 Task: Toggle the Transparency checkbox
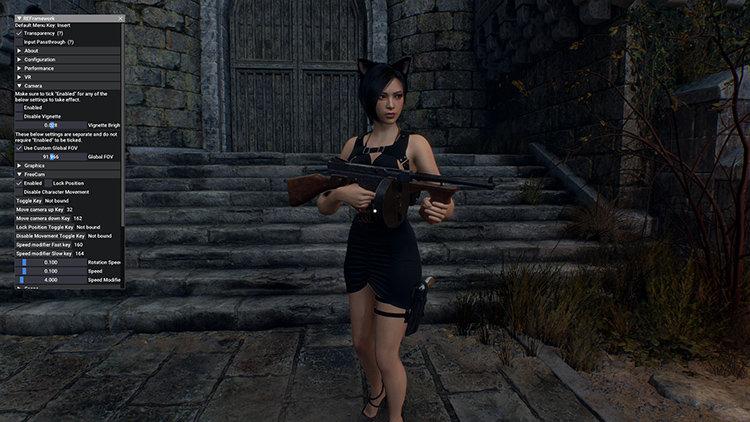pyautogui.click(x=19, y=33)
